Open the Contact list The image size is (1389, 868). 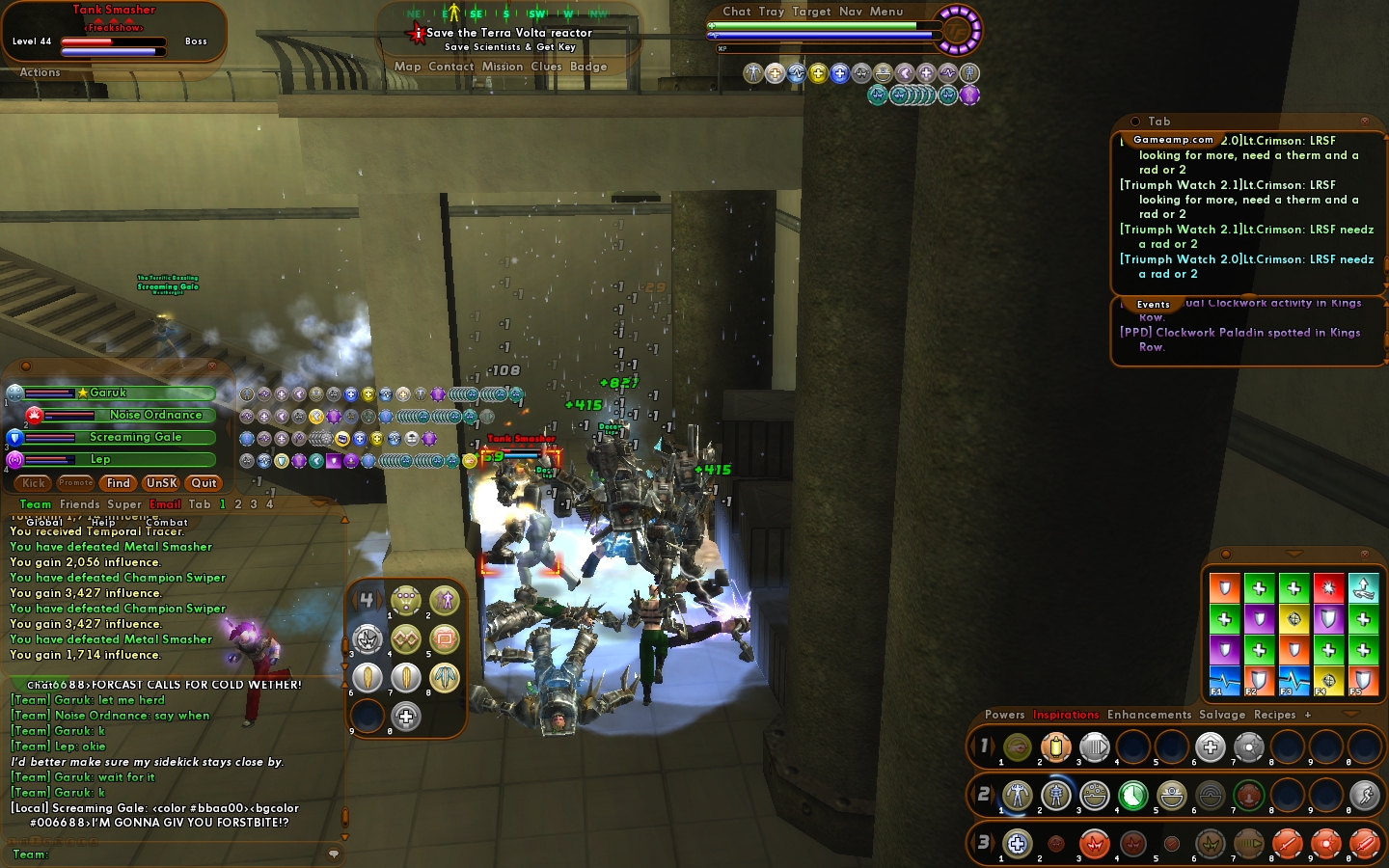[450, 67]
